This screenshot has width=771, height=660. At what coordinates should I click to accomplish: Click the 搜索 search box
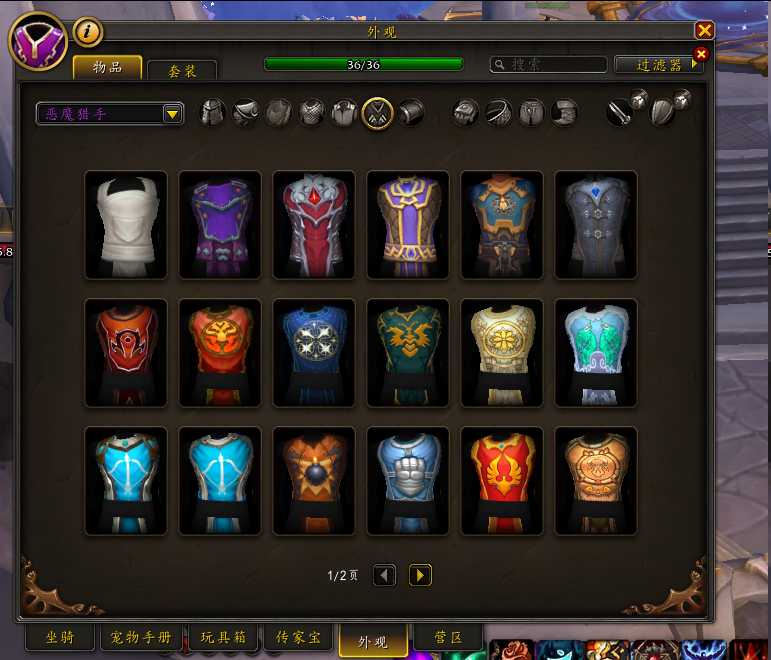549,64
